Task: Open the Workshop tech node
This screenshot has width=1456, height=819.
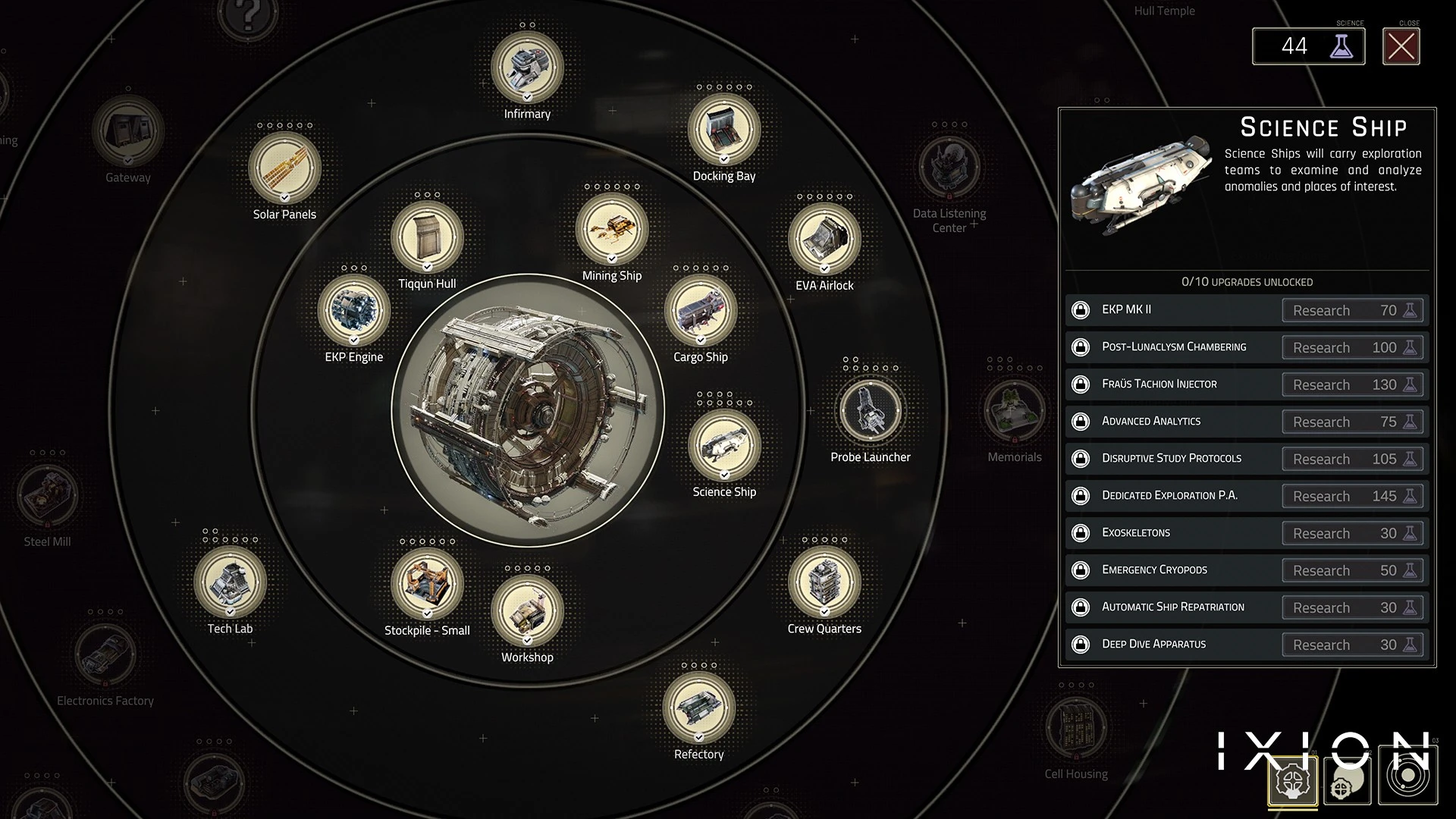Action: [527, 610]
